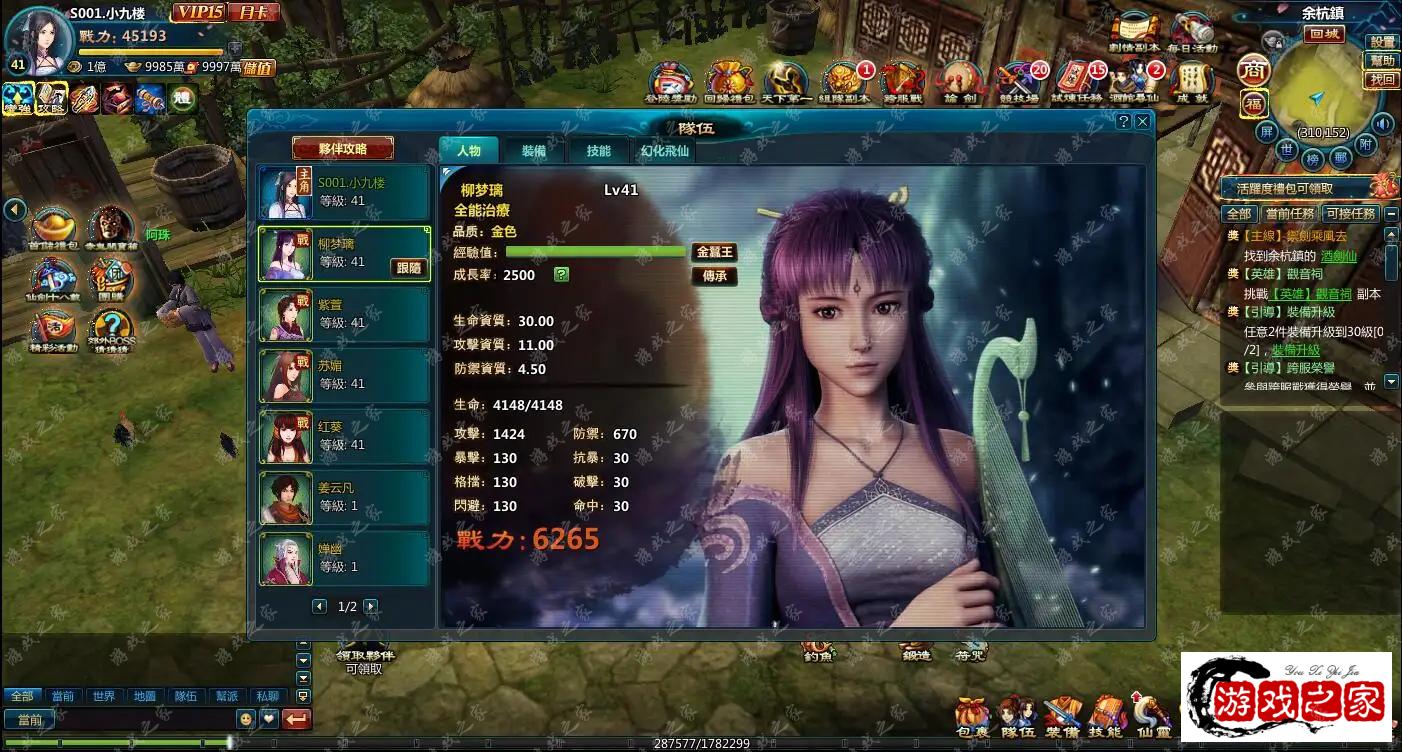
Task: Open the 傳承 inheritance button
Action: point(714,275)
